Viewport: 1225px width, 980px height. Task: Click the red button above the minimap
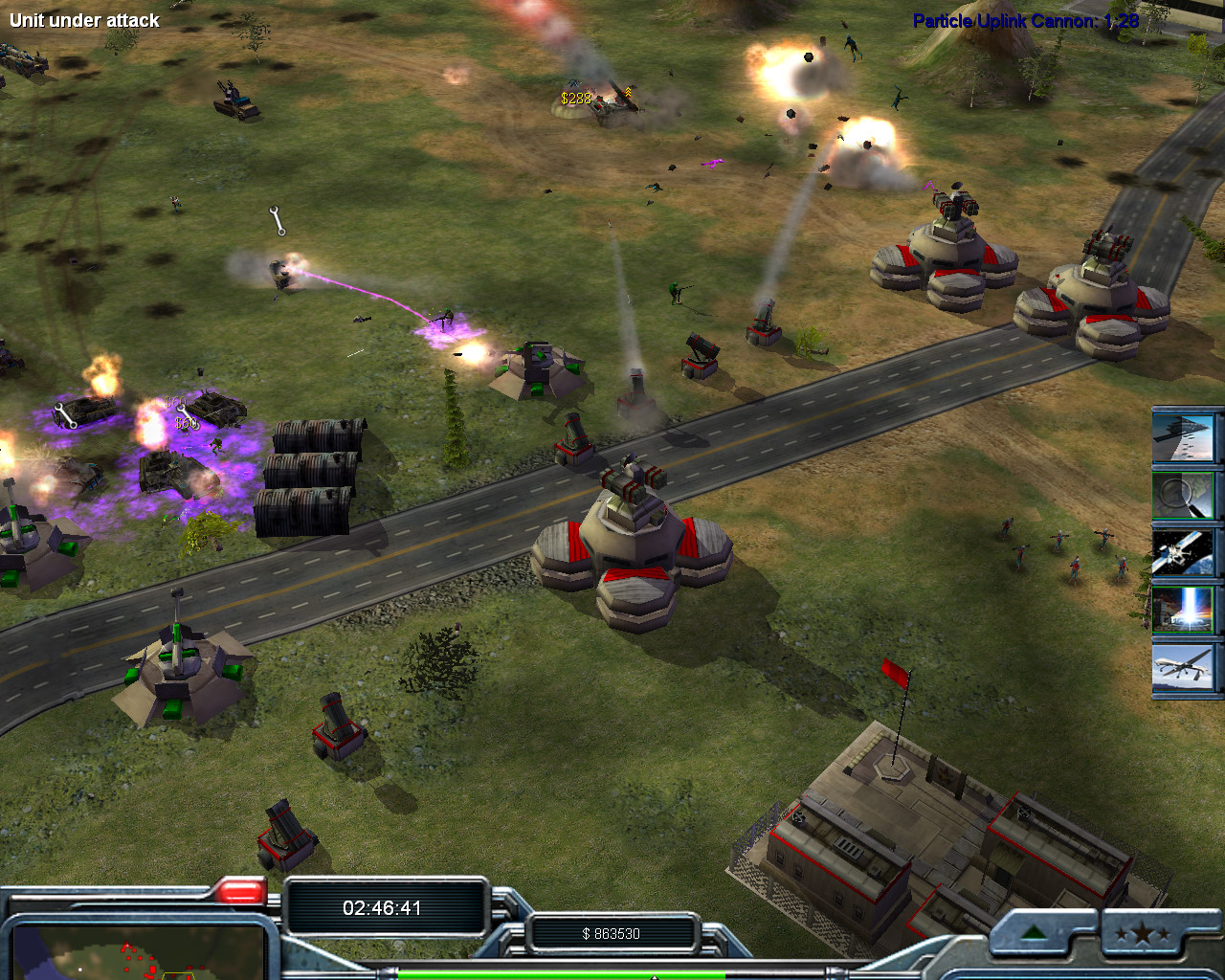pyautogui.click(x=240, y=892)
